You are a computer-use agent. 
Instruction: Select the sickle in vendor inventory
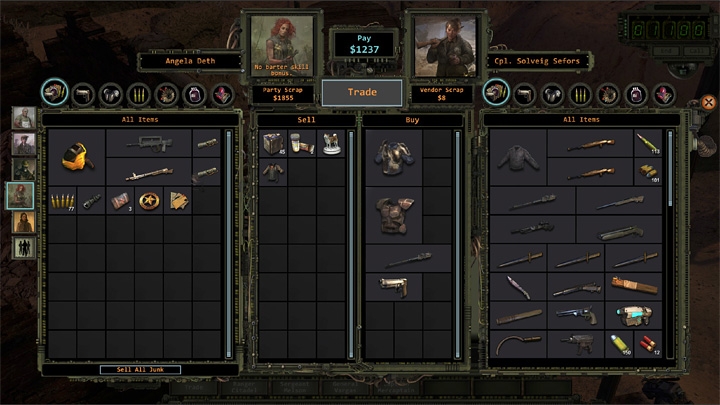tap(513, 344)
